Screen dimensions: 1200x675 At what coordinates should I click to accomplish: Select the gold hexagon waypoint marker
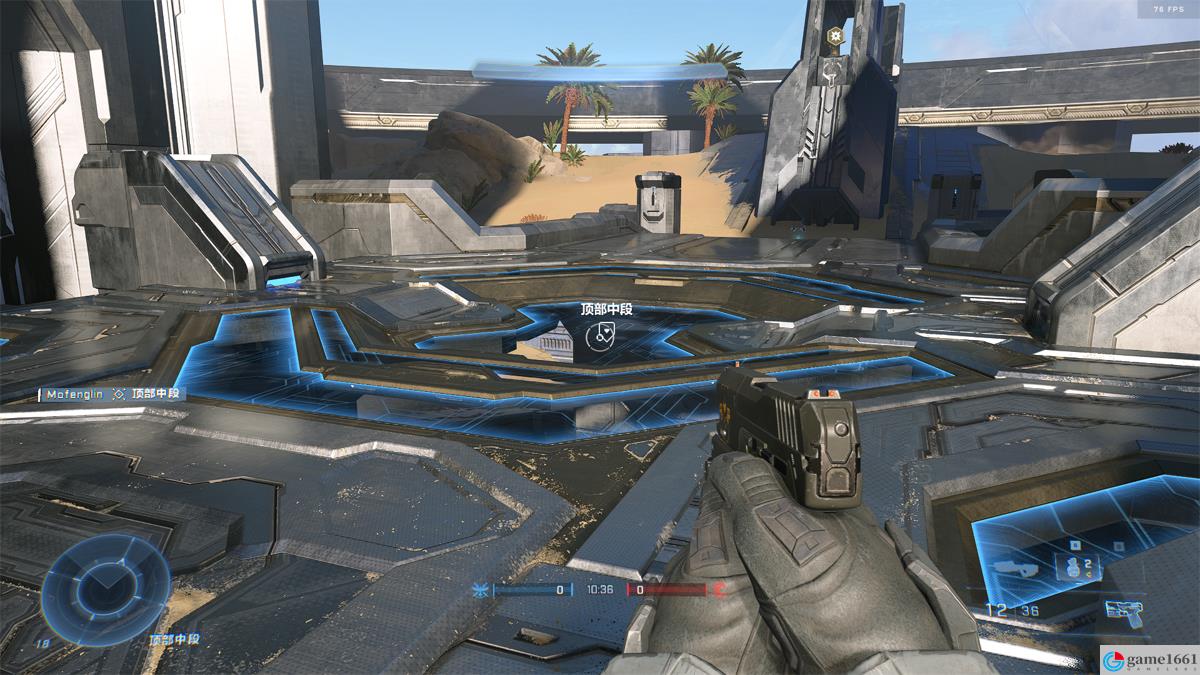(x=834, y=36)
